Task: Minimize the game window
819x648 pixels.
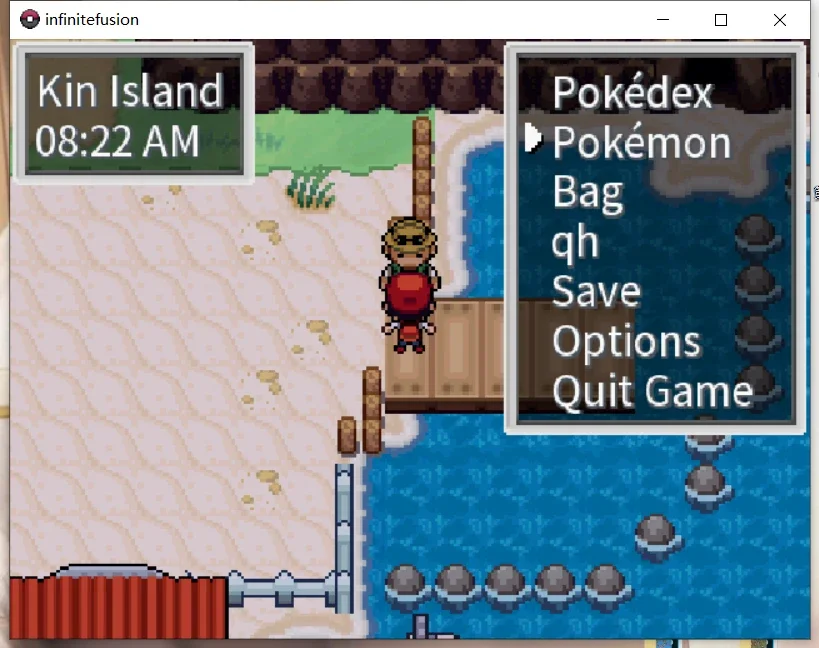Action: click(662, 19)
